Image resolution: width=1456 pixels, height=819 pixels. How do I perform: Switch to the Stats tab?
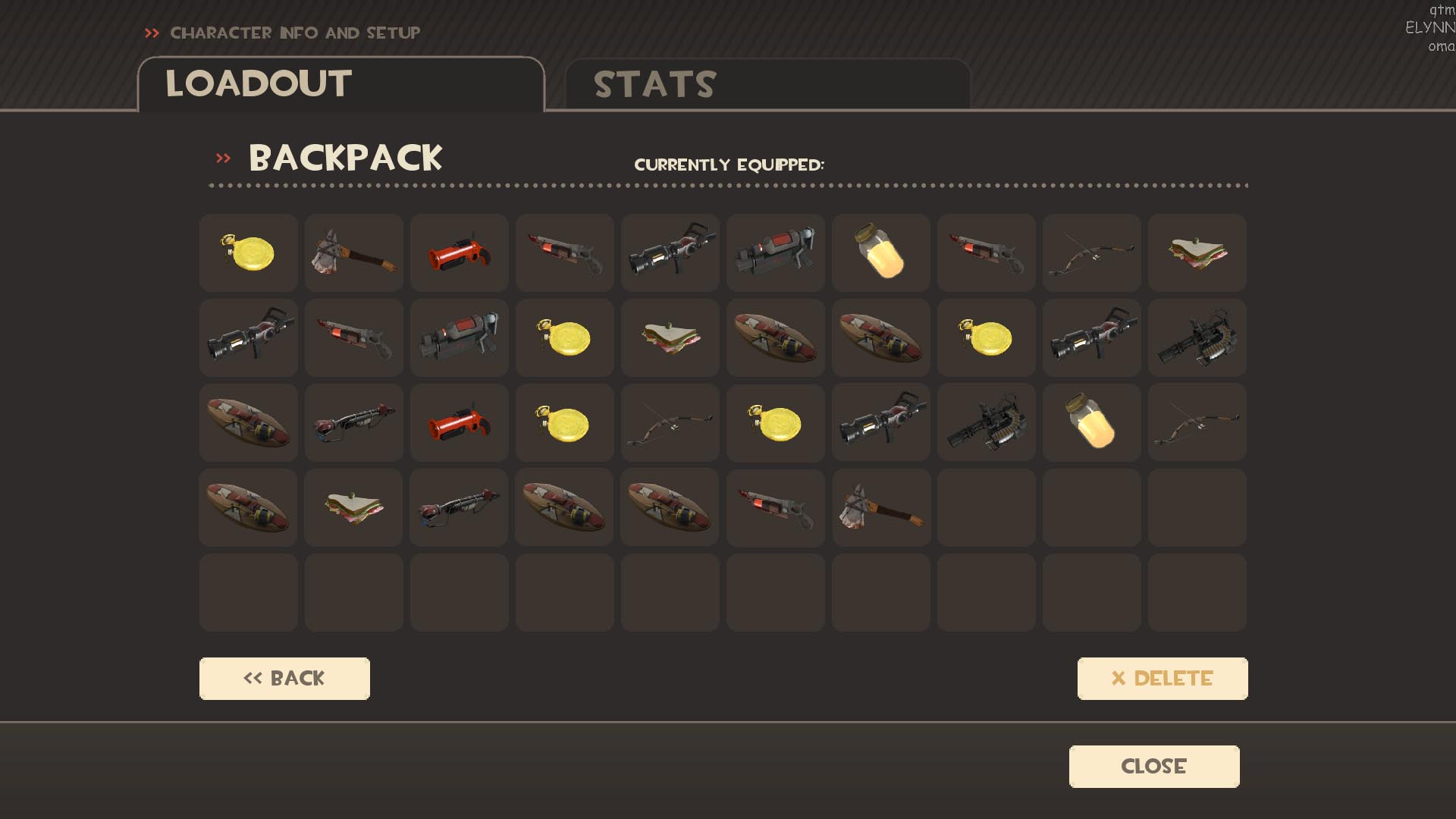click(x=767, y=84)
